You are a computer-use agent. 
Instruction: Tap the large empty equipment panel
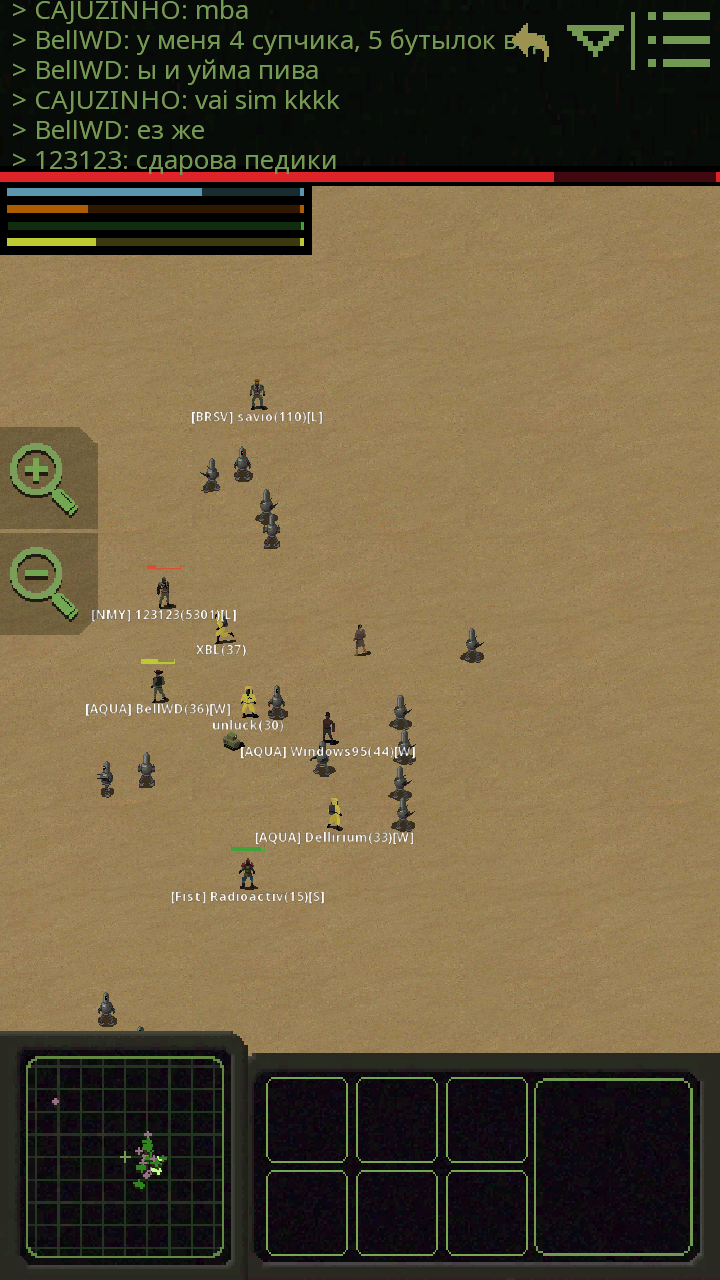613,1167
